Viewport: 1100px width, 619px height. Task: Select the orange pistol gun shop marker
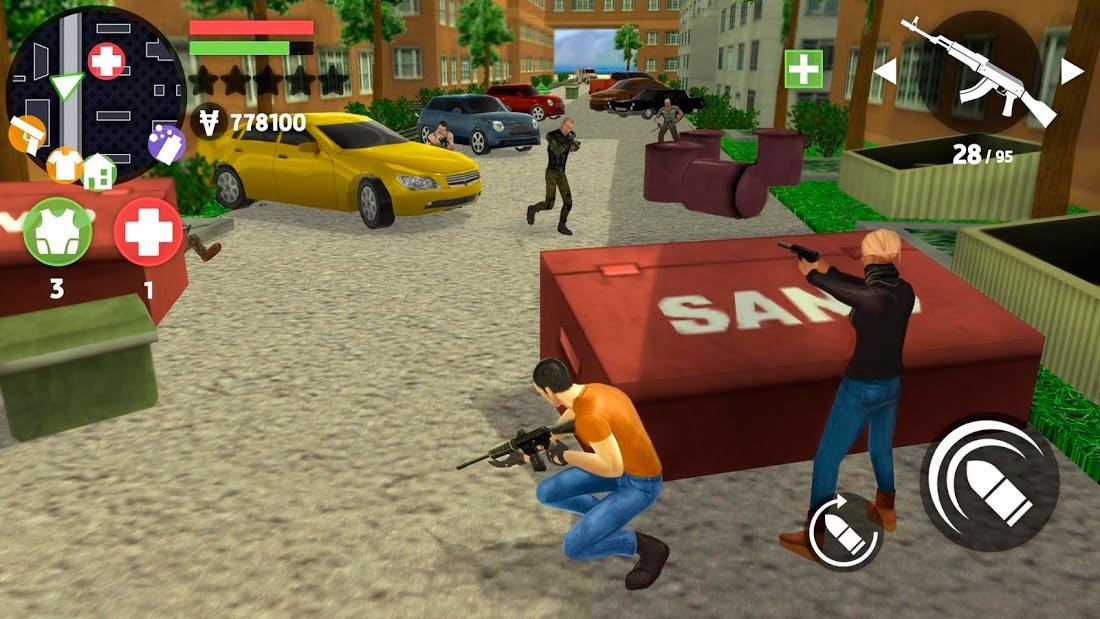click(x=27, y=134)
